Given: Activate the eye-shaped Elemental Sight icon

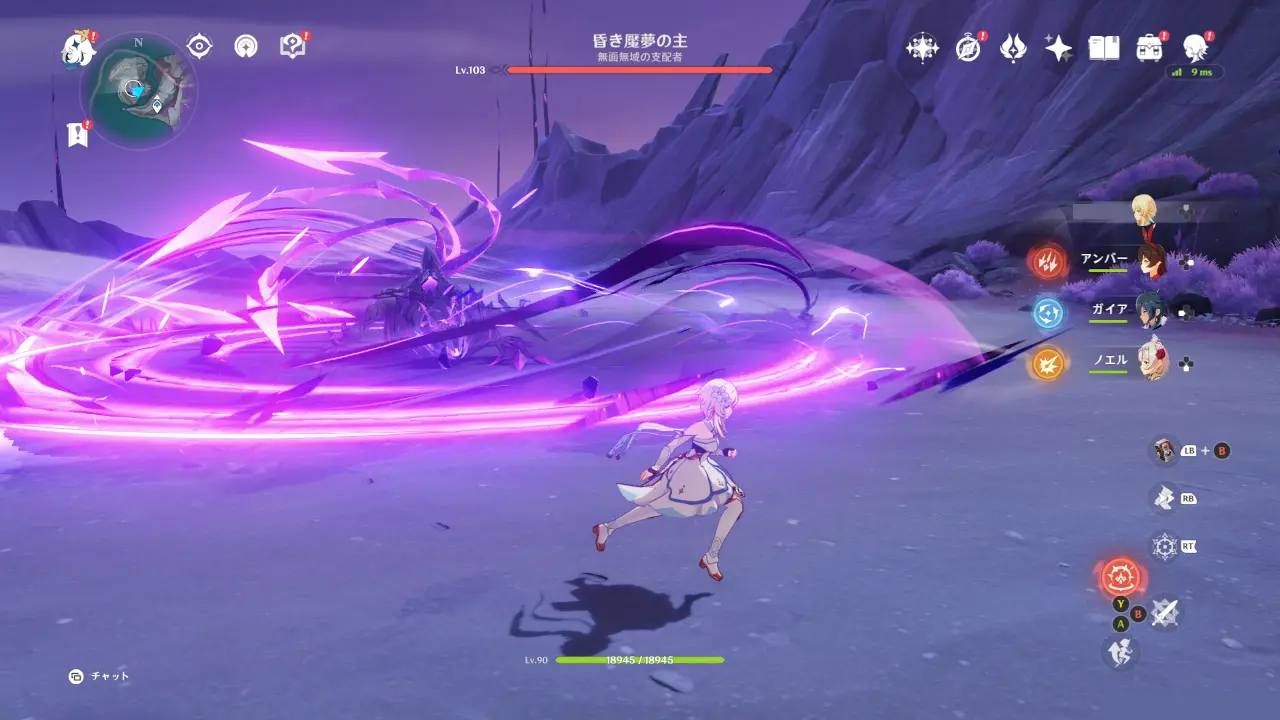Looking at the screenshot, I should (200, 46).
